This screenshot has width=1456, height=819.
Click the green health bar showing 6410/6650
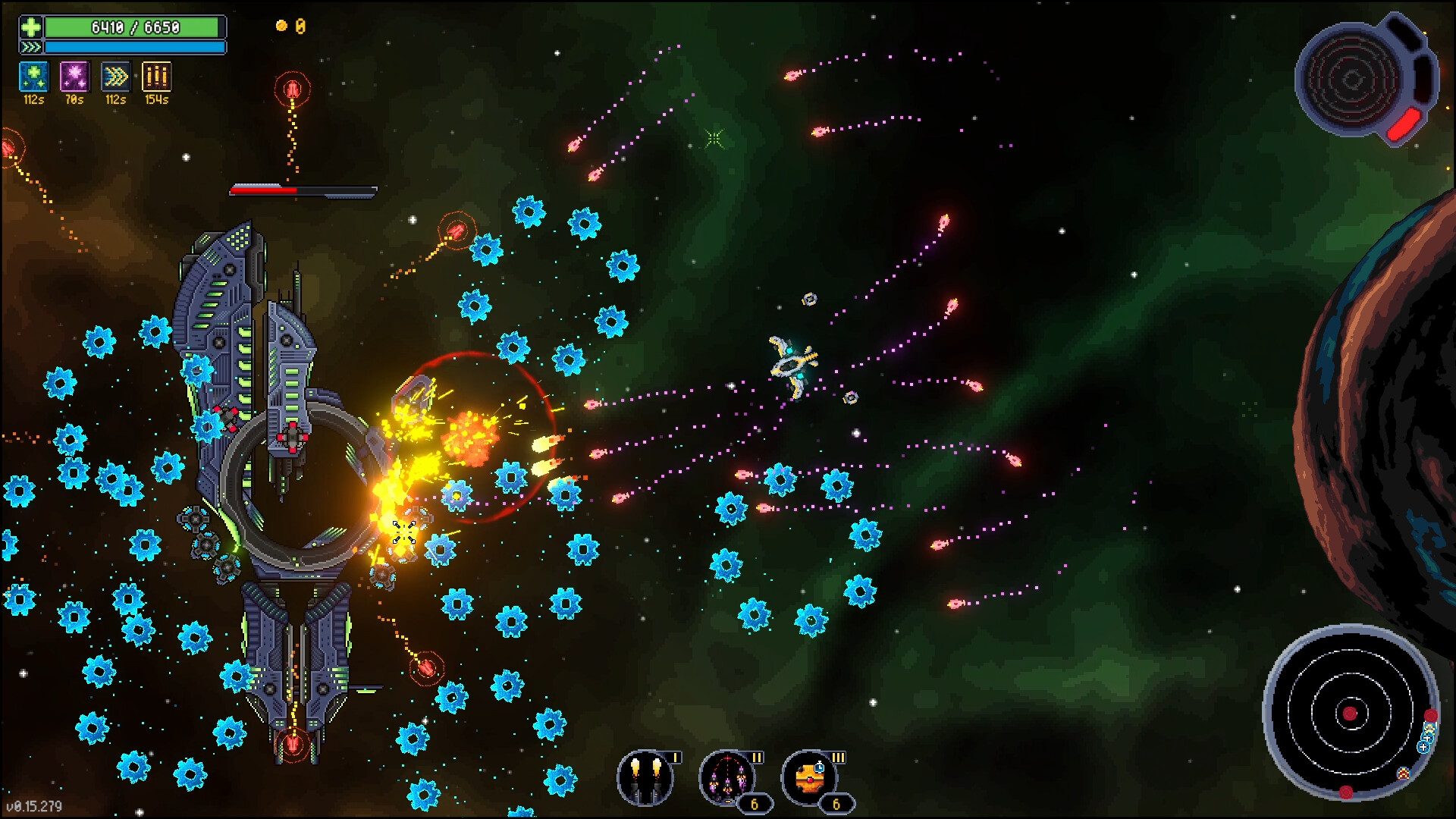click(135, 27)
